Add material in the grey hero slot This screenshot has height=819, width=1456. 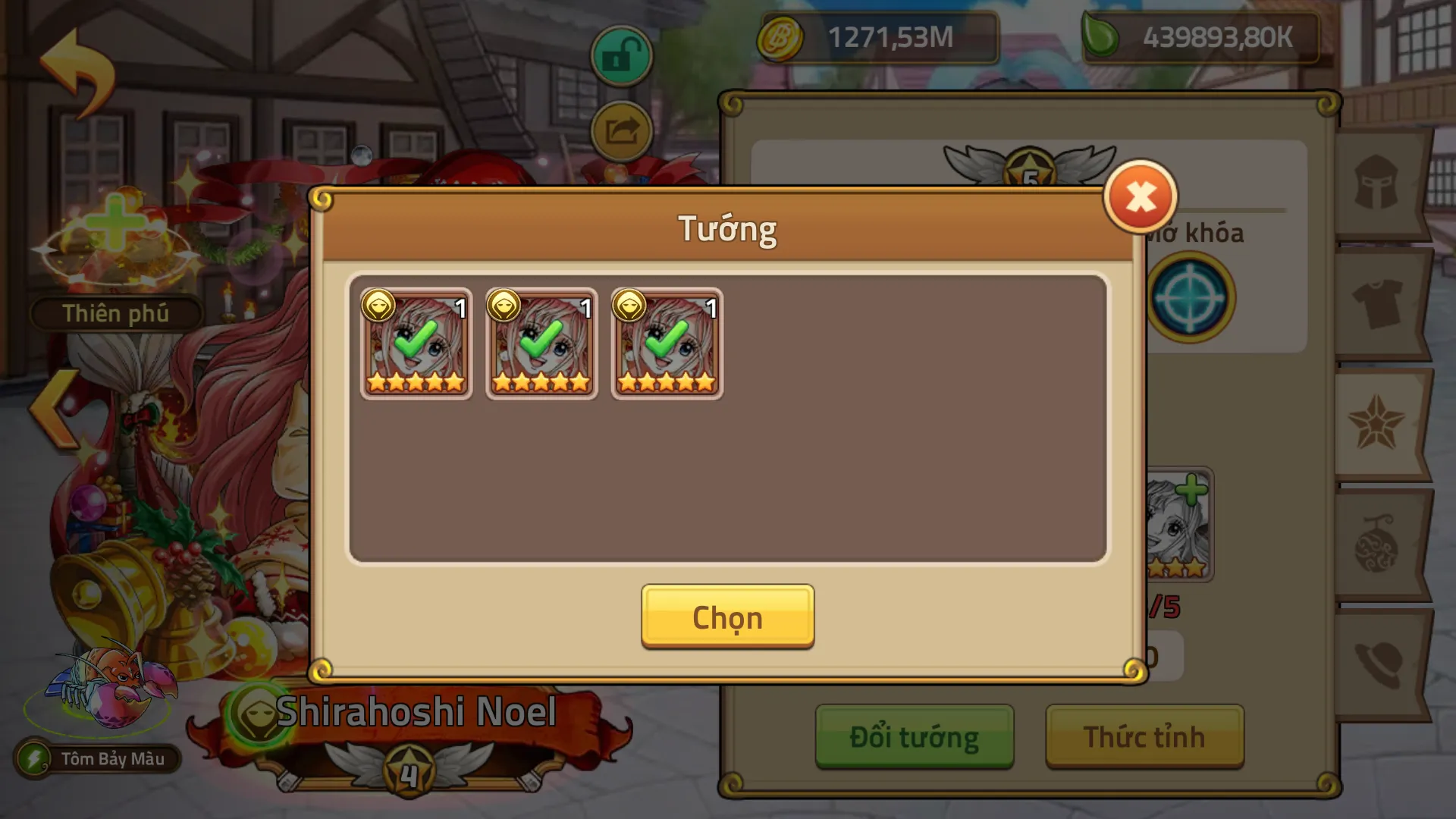[x=1178, y=525]
